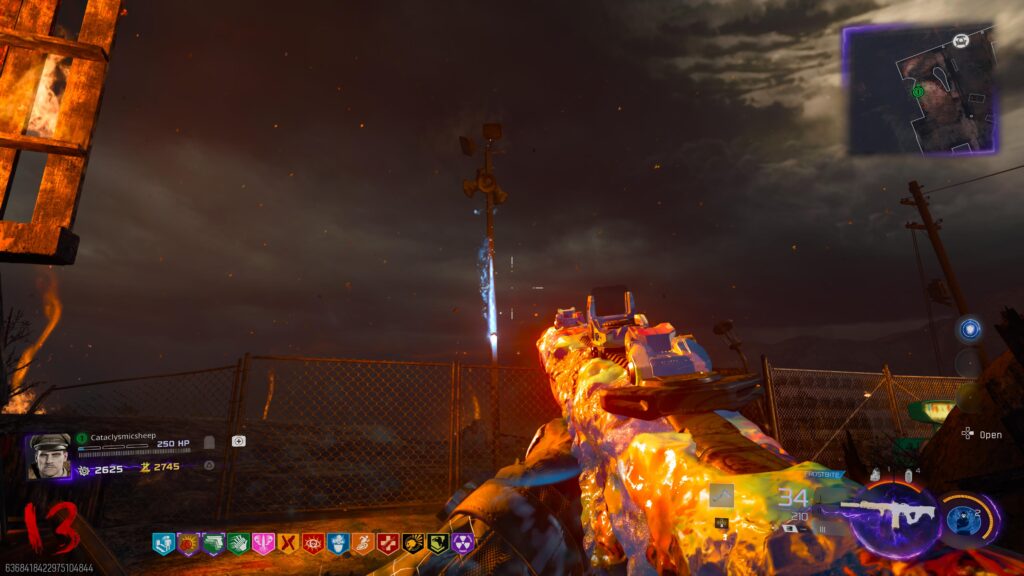Select the character portrait of Cataclysmicsheep
Image resolution: width=1024 pixels, height=576 pixels.
click(49, 456)
